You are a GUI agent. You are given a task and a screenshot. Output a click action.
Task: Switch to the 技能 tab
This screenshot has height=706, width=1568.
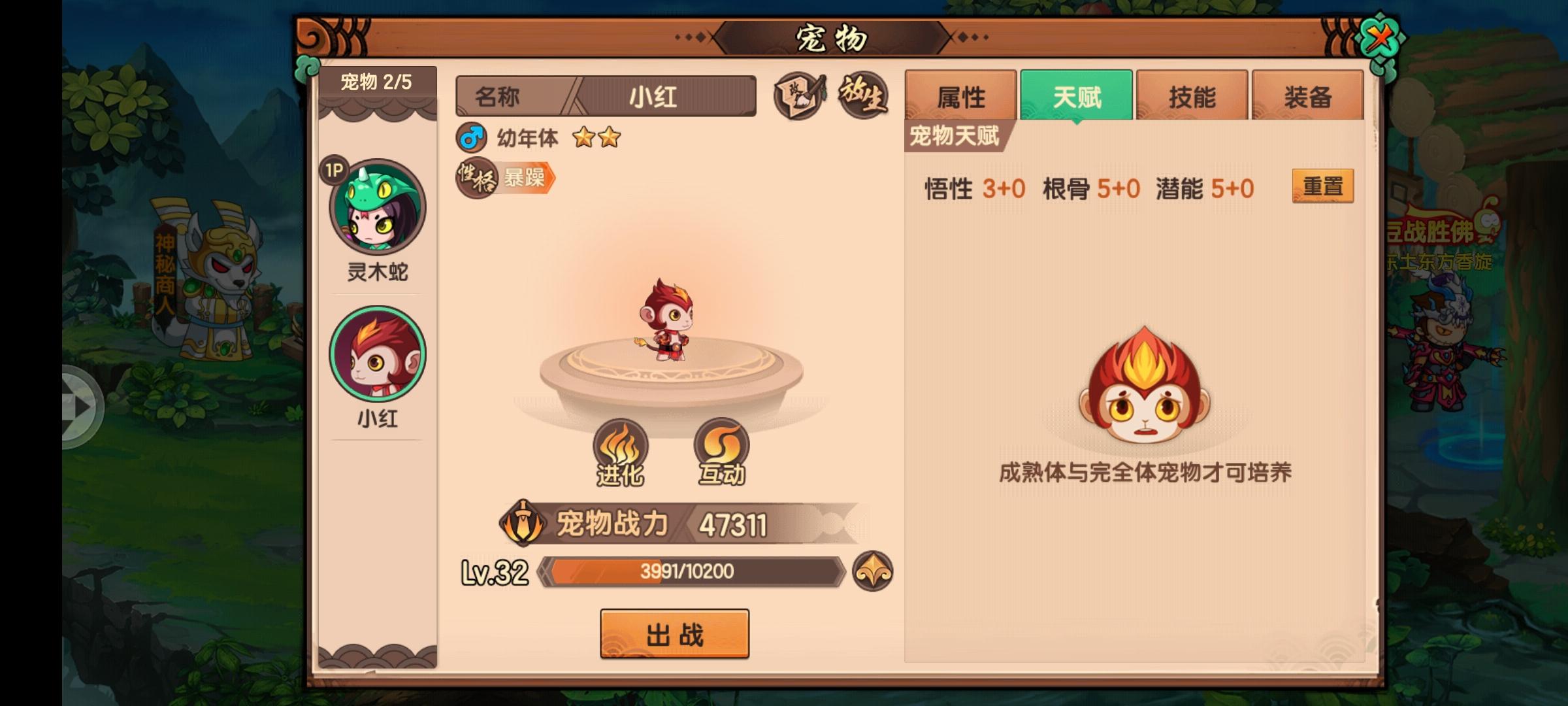[x=1192, y=95]
